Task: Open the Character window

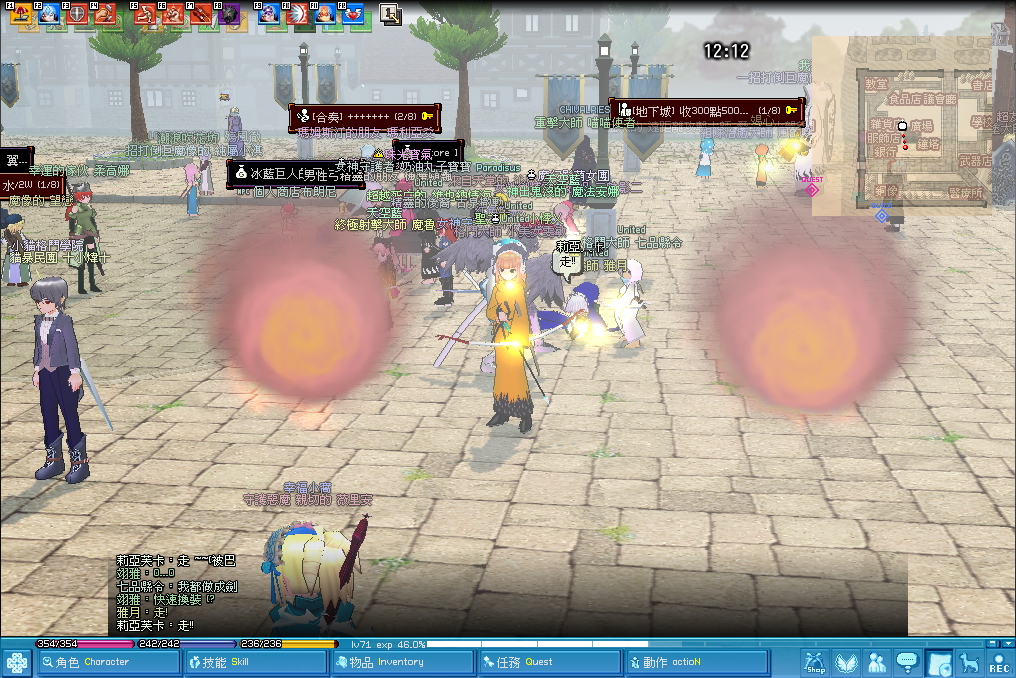Action: (106, 662)
